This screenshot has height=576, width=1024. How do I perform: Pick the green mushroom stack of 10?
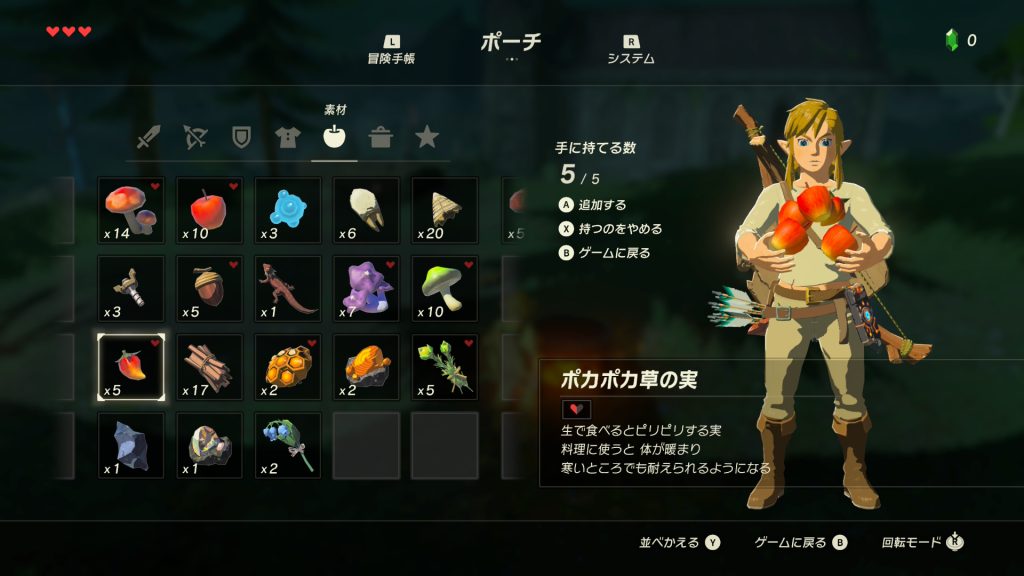444,289
